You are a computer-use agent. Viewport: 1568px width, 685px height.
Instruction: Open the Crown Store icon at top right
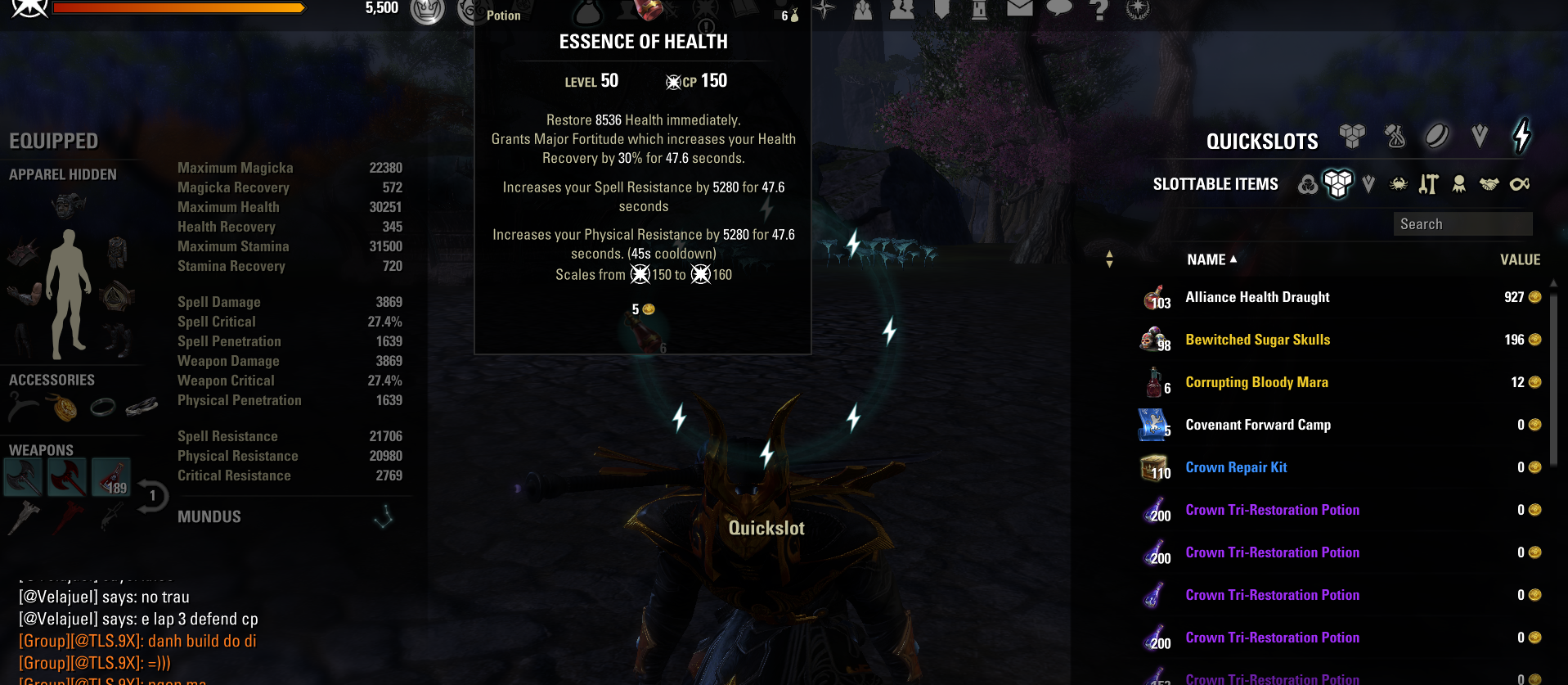click(x=1138, y=11)
